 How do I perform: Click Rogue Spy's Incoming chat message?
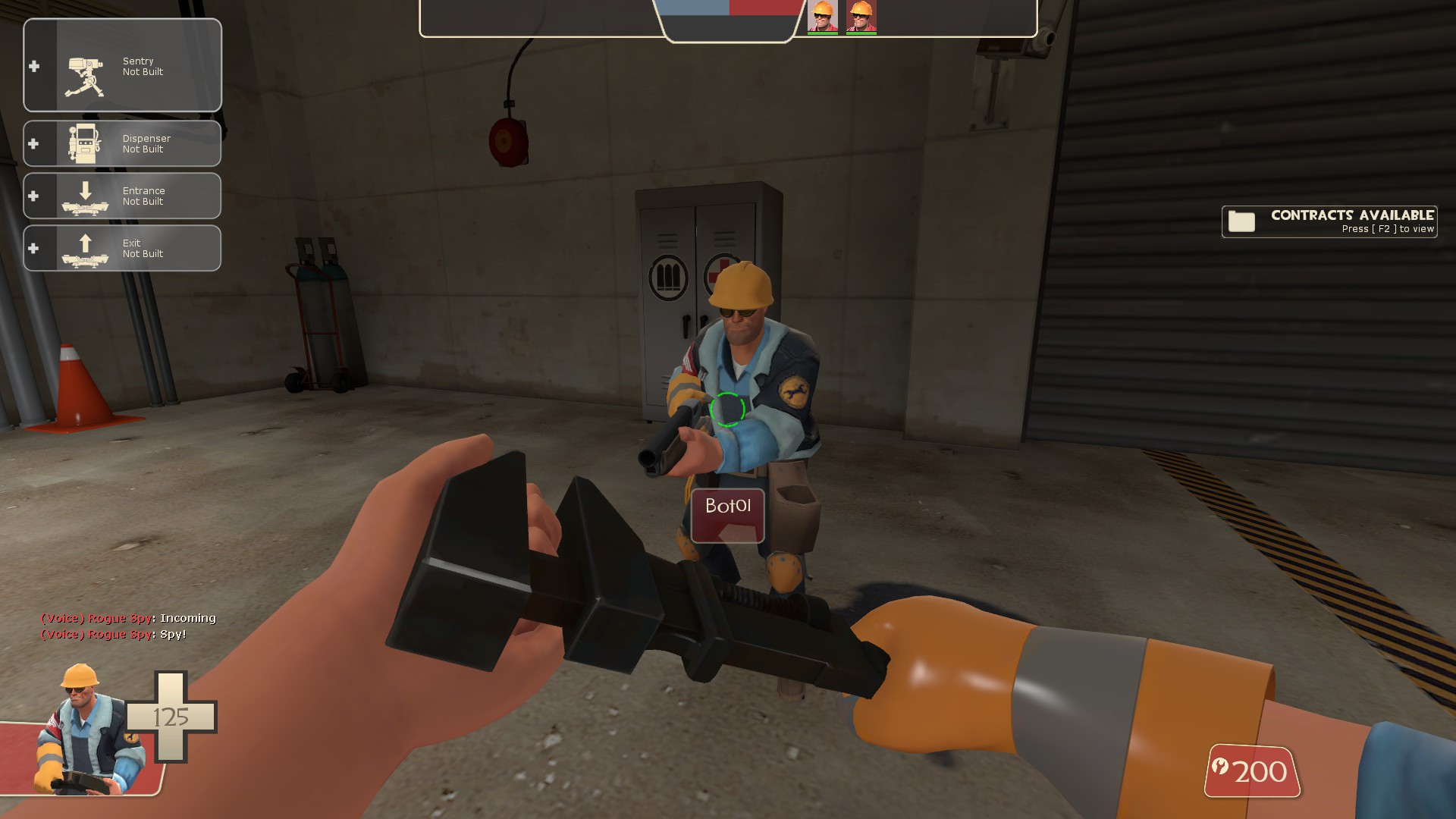127,618
